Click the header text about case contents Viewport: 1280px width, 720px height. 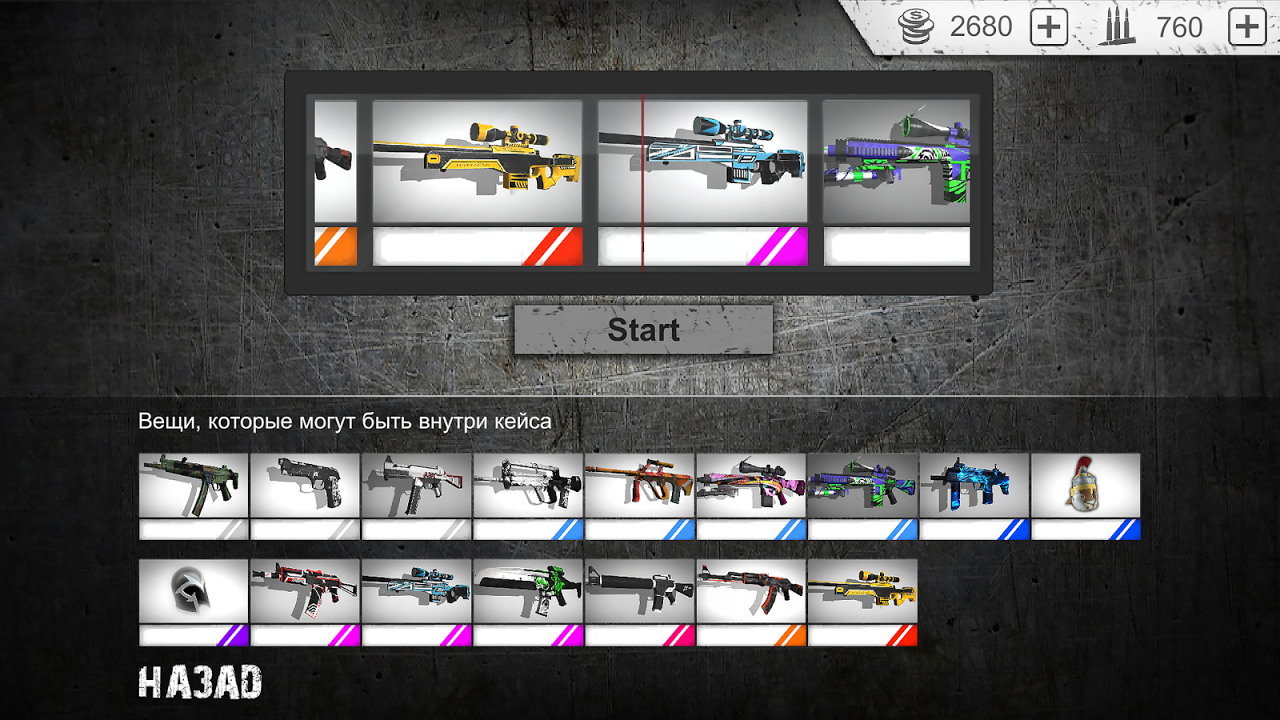pos(350,421)
